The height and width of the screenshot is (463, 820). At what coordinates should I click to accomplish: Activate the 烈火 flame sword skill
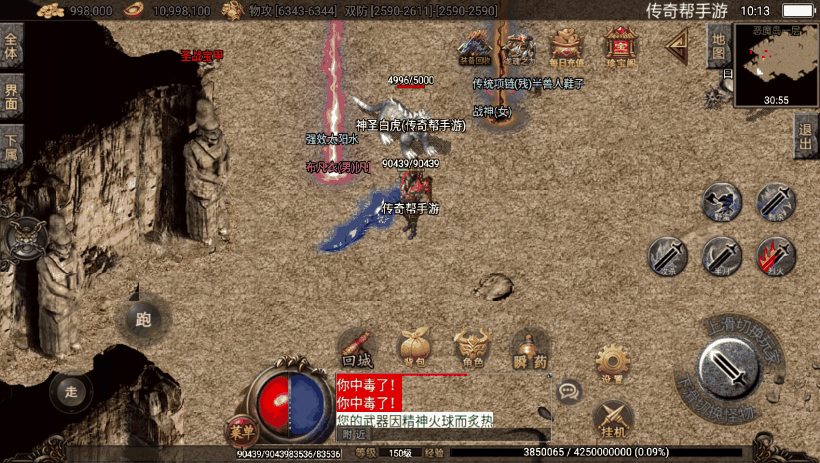775,256
